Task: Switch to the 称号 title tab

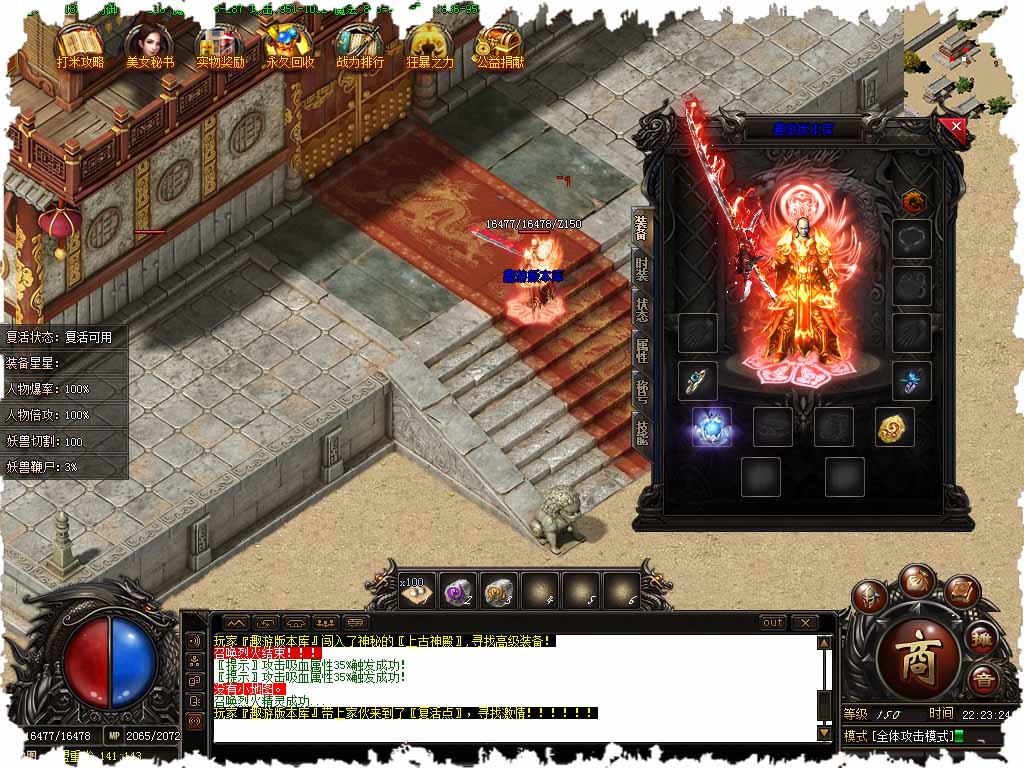Action: pos(642,391)
